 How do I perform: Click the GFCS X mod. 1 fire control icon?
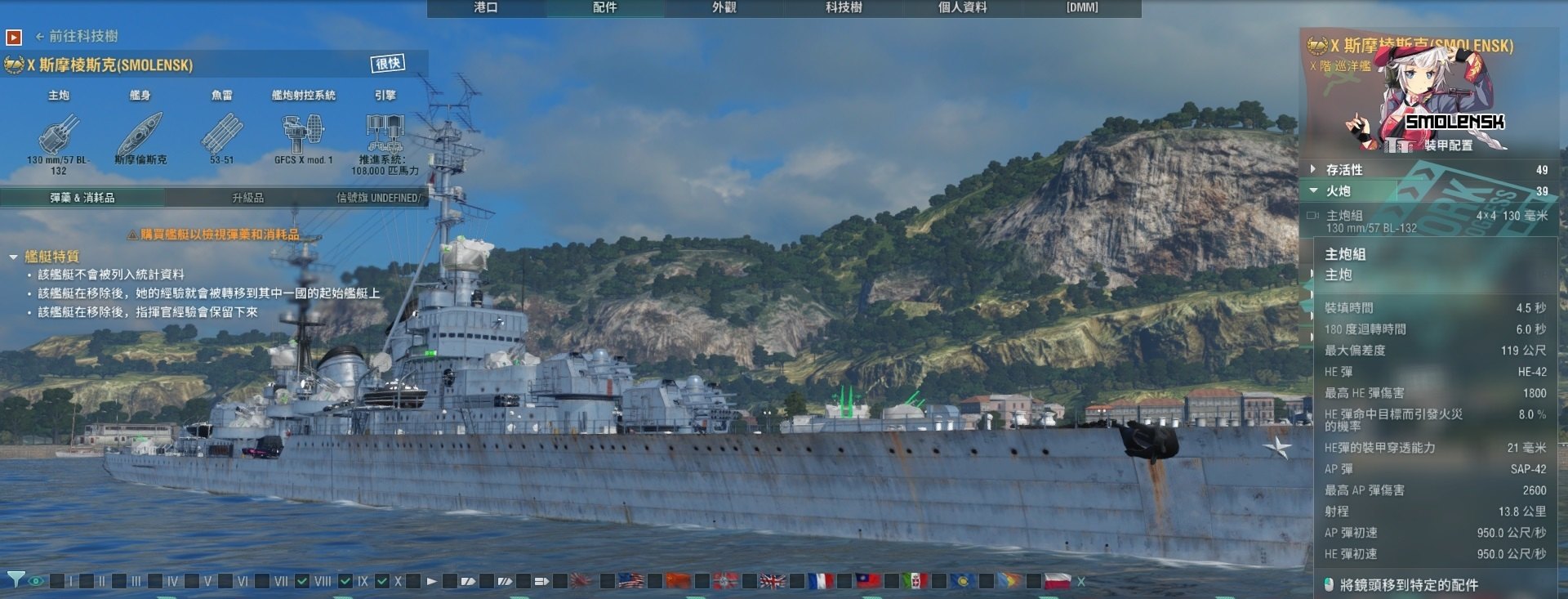[305, 132]
